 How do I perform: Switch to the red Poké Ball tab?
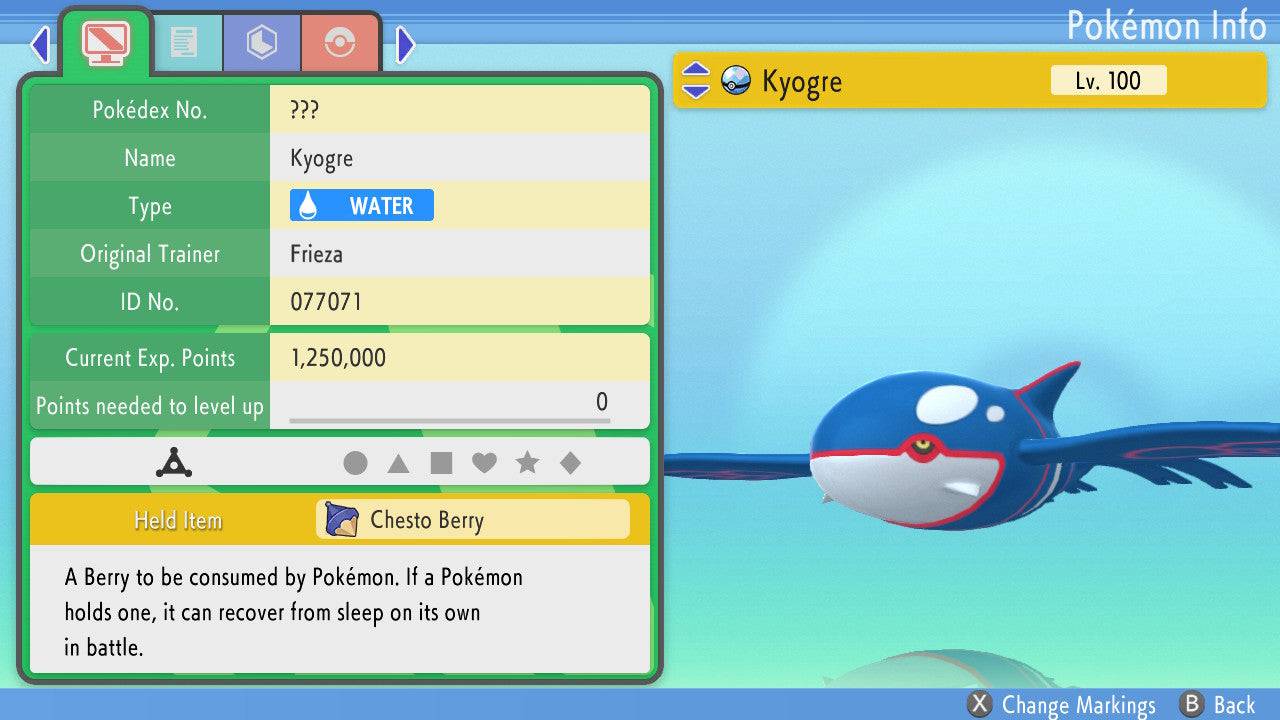[340, 42]
